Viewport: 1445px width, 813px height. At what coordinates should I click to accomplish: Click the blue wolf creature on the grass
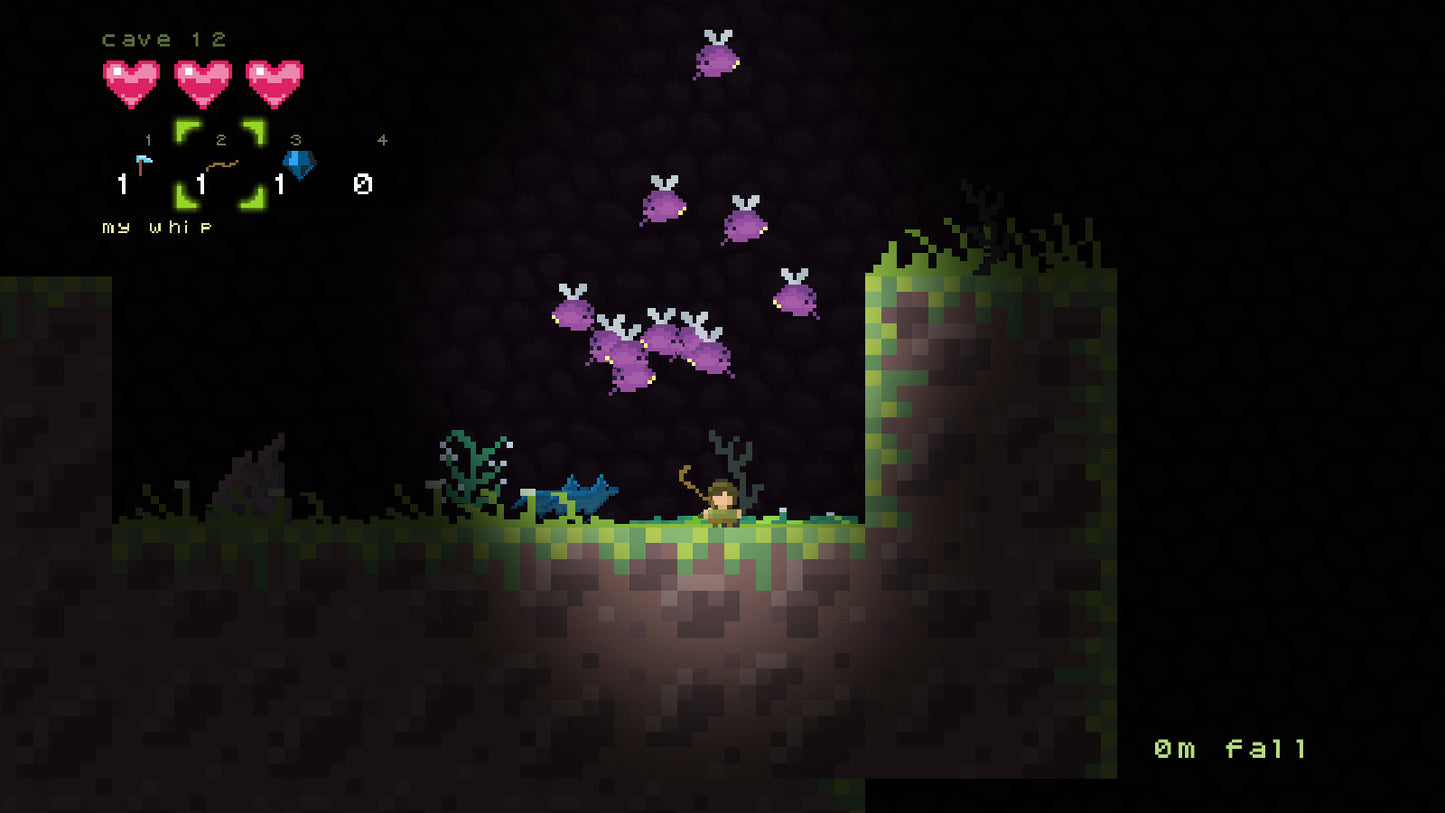click(567, 497)
